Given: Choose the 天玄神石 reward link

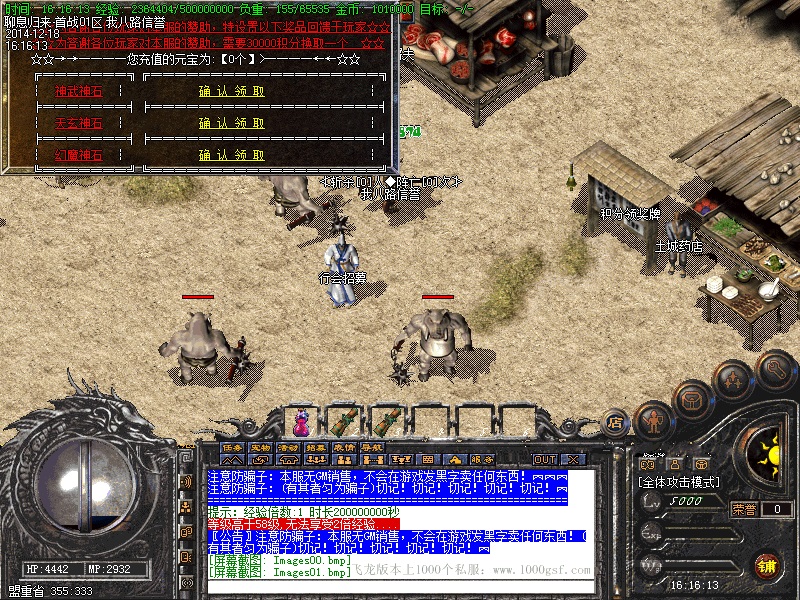Looking at the screenshot, I should coord(78,123).
